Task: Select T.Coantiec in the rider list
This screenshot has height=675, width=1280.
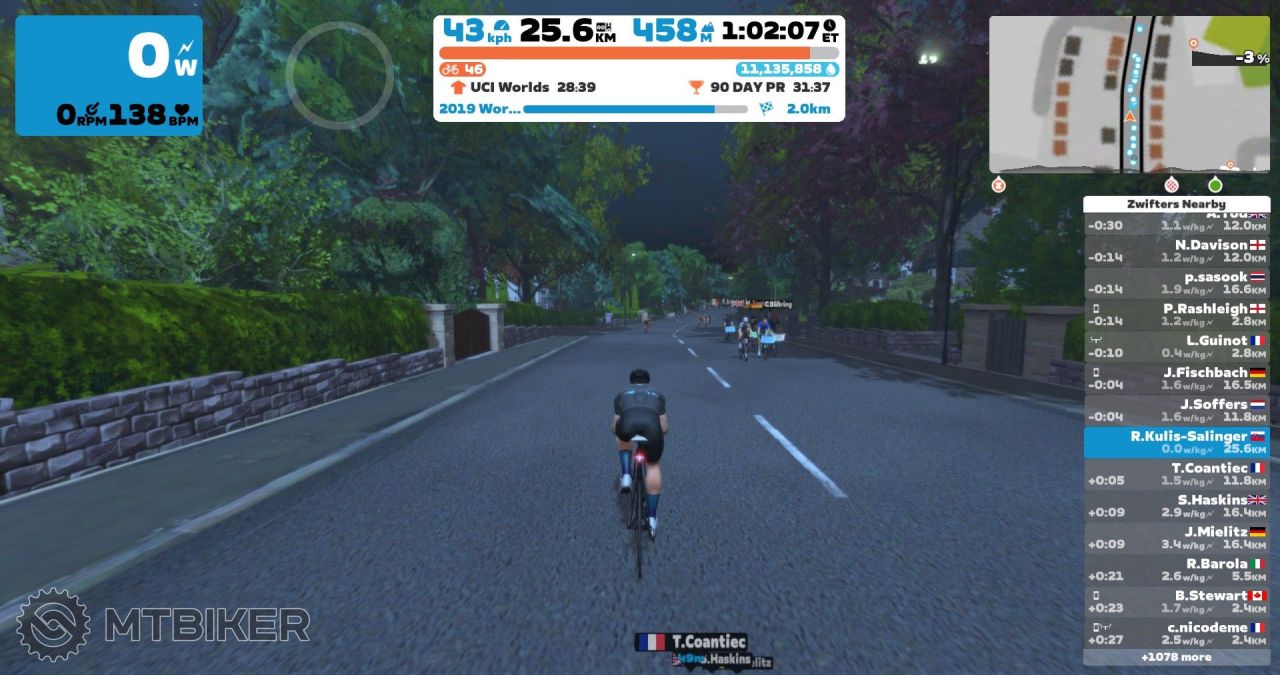Action: pyautogui.click(x=1176, y=474)
